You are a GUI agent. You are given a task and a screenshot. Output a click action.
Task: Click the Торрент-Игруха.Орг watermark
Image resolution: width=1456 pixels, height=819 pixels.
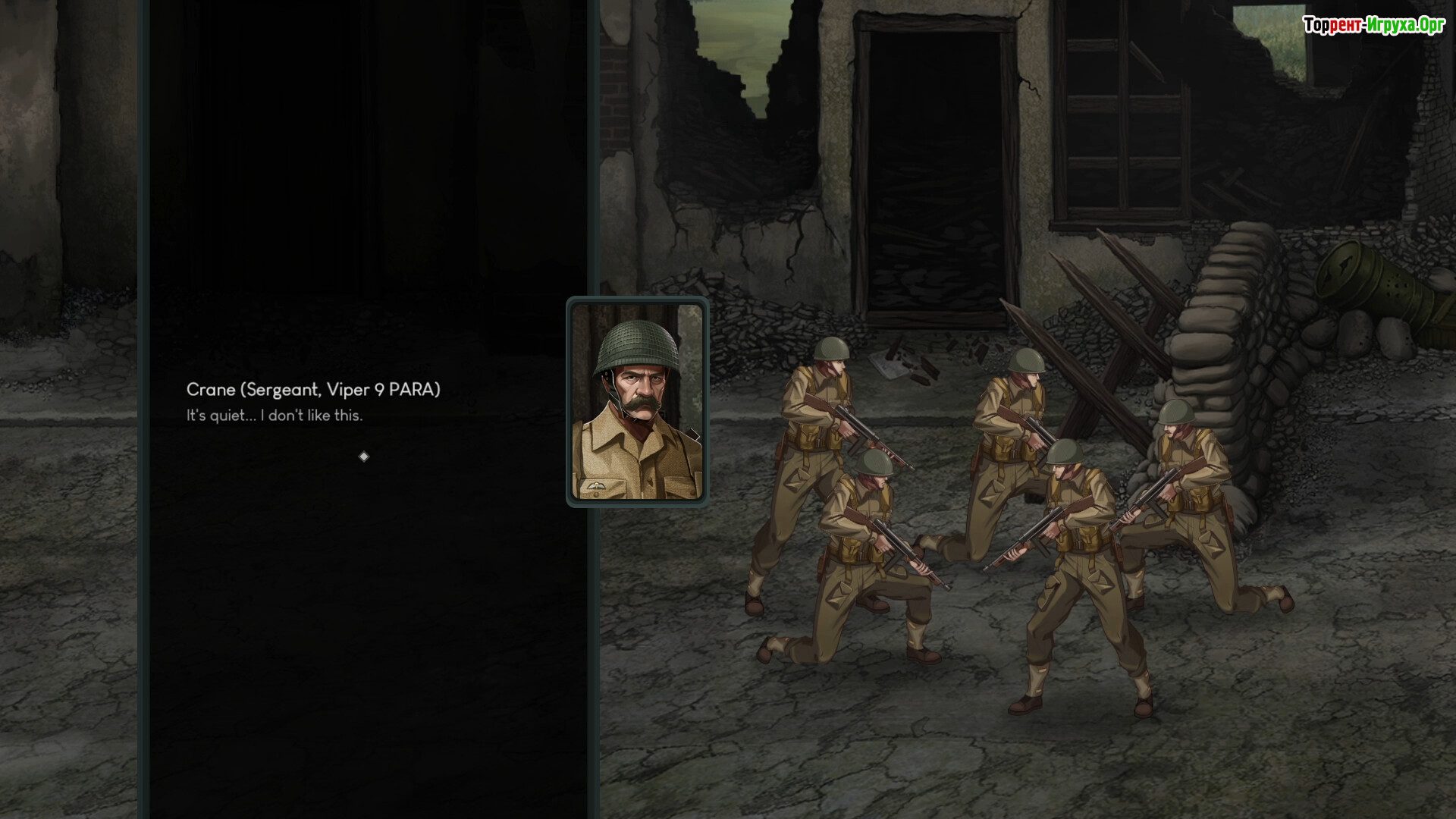pyautogui.click(x=1373, y=26)
